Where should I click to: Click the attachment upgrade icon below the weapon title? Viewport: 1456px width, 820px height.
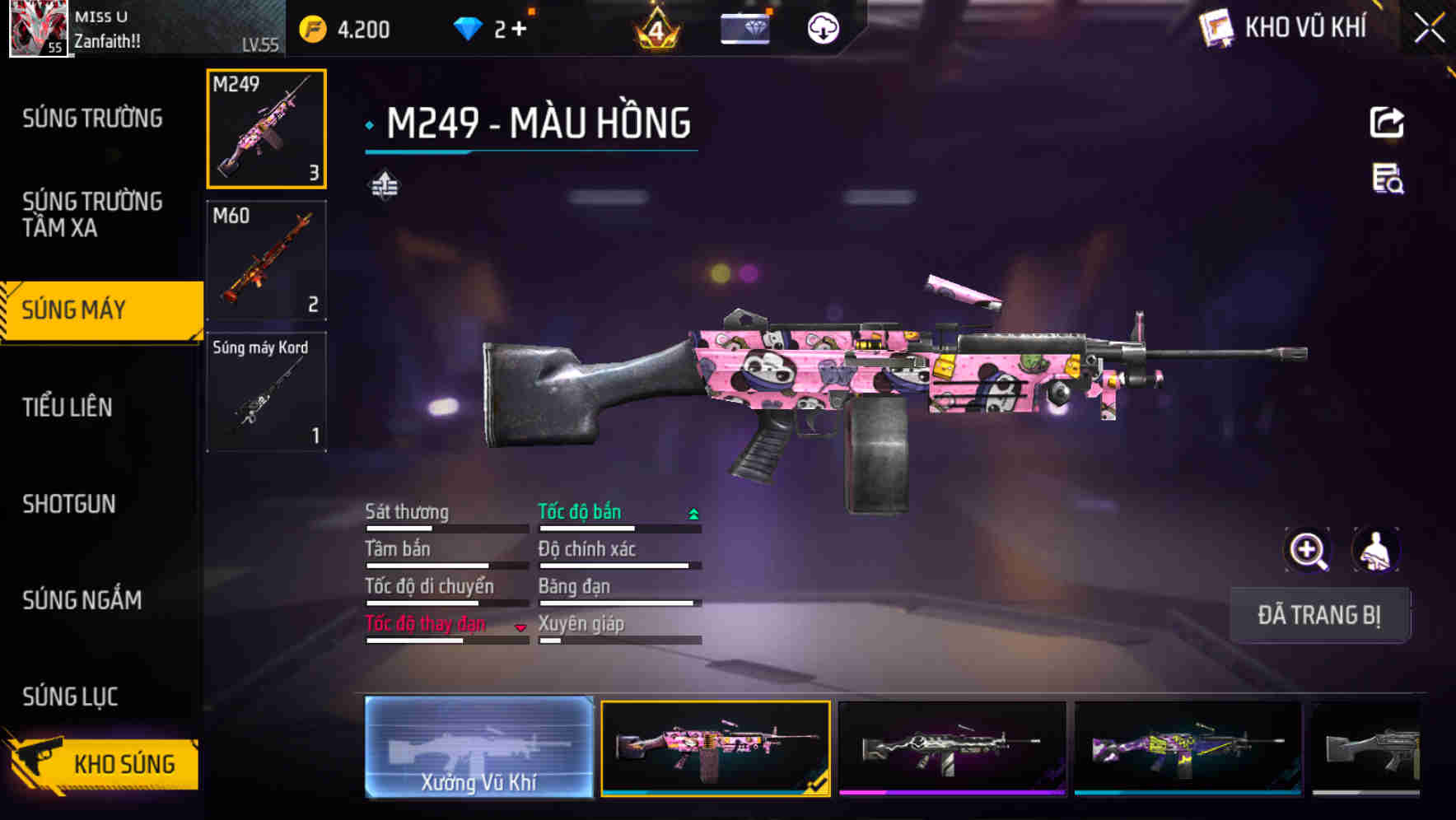click(385, 183)
